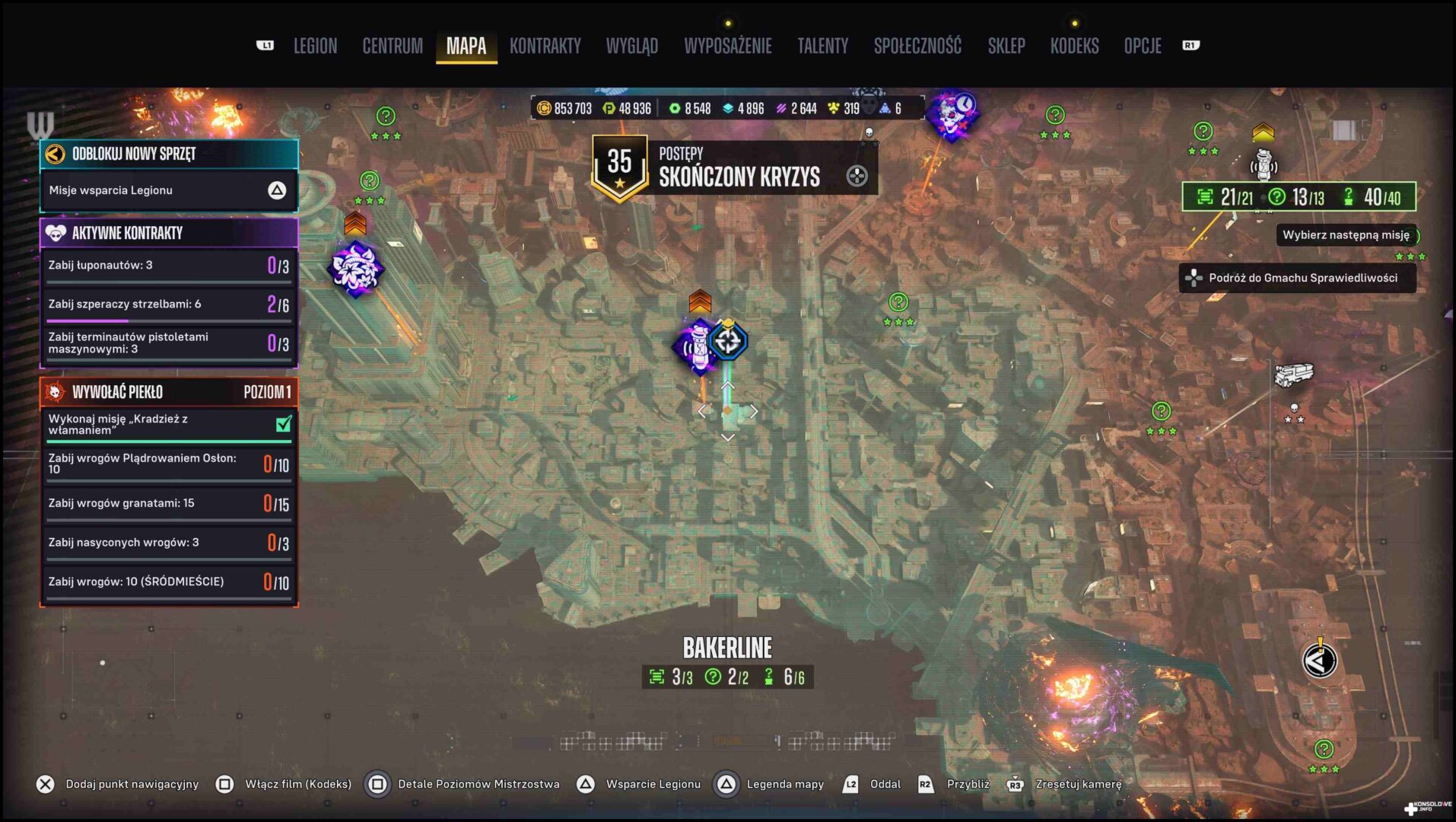Go to the WYGLĄD tab

tap(631, 46)
